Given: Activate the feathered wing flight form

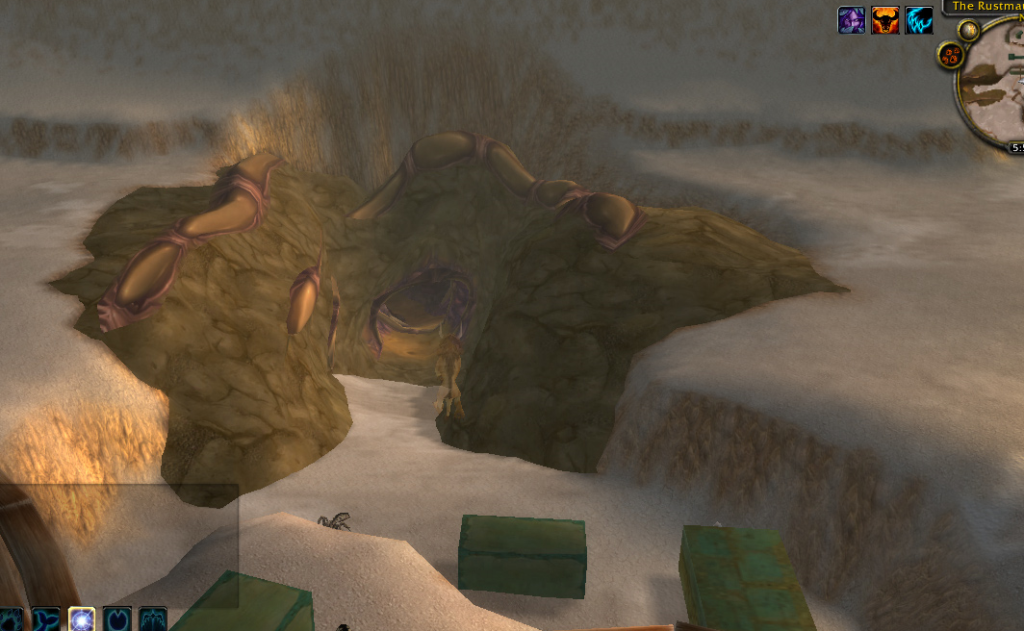Looking at the screenshot, I should tap(152, 620).
